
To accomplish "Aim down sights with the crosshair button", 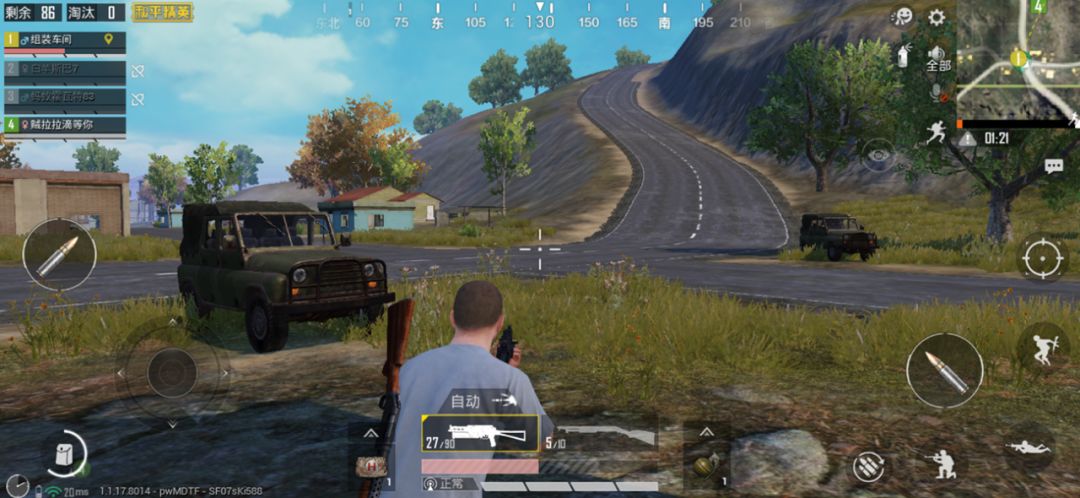I will 1042,260.
